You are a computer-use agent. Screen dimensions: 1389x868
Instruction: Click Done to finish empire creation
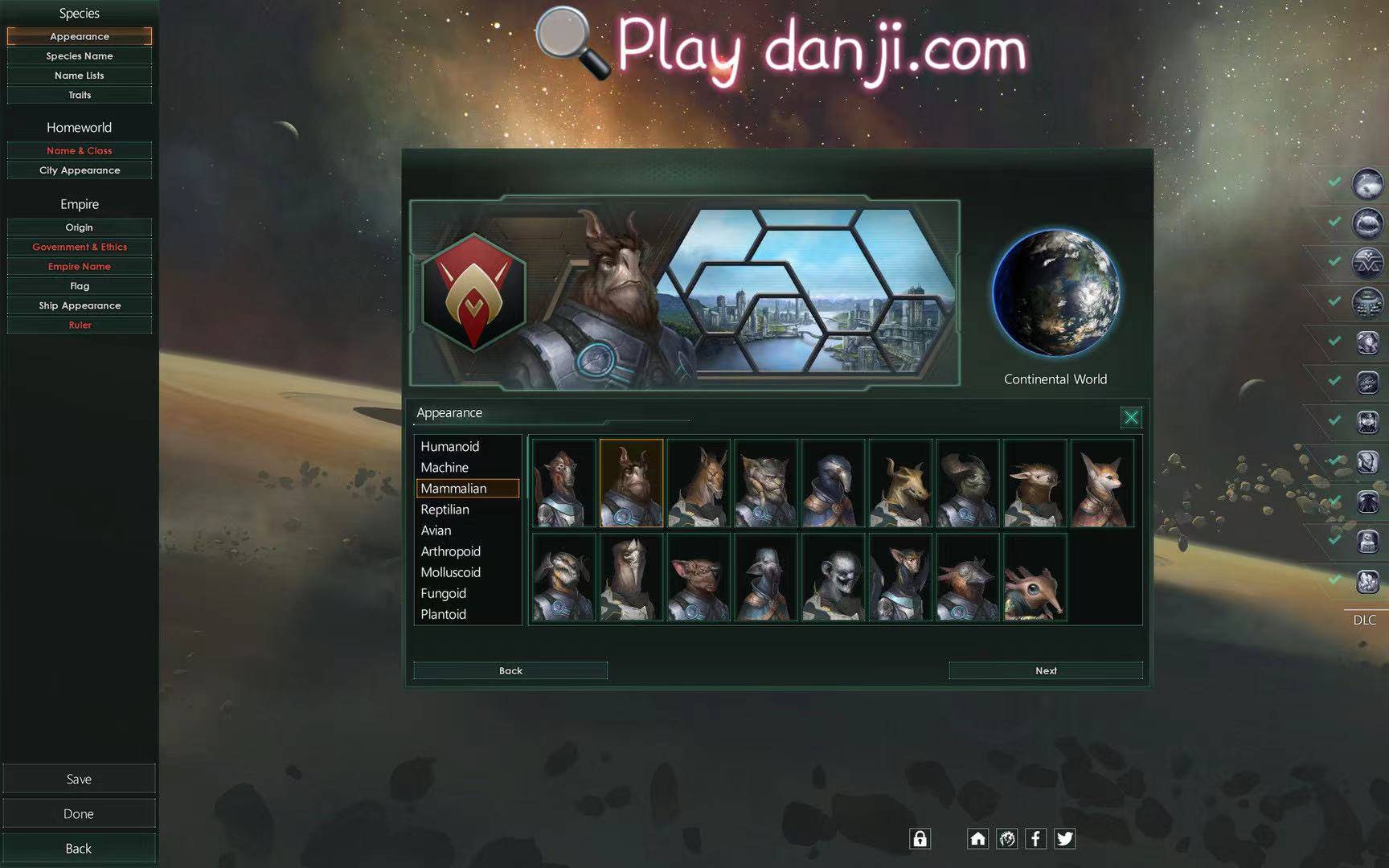[x=78, y=813]
